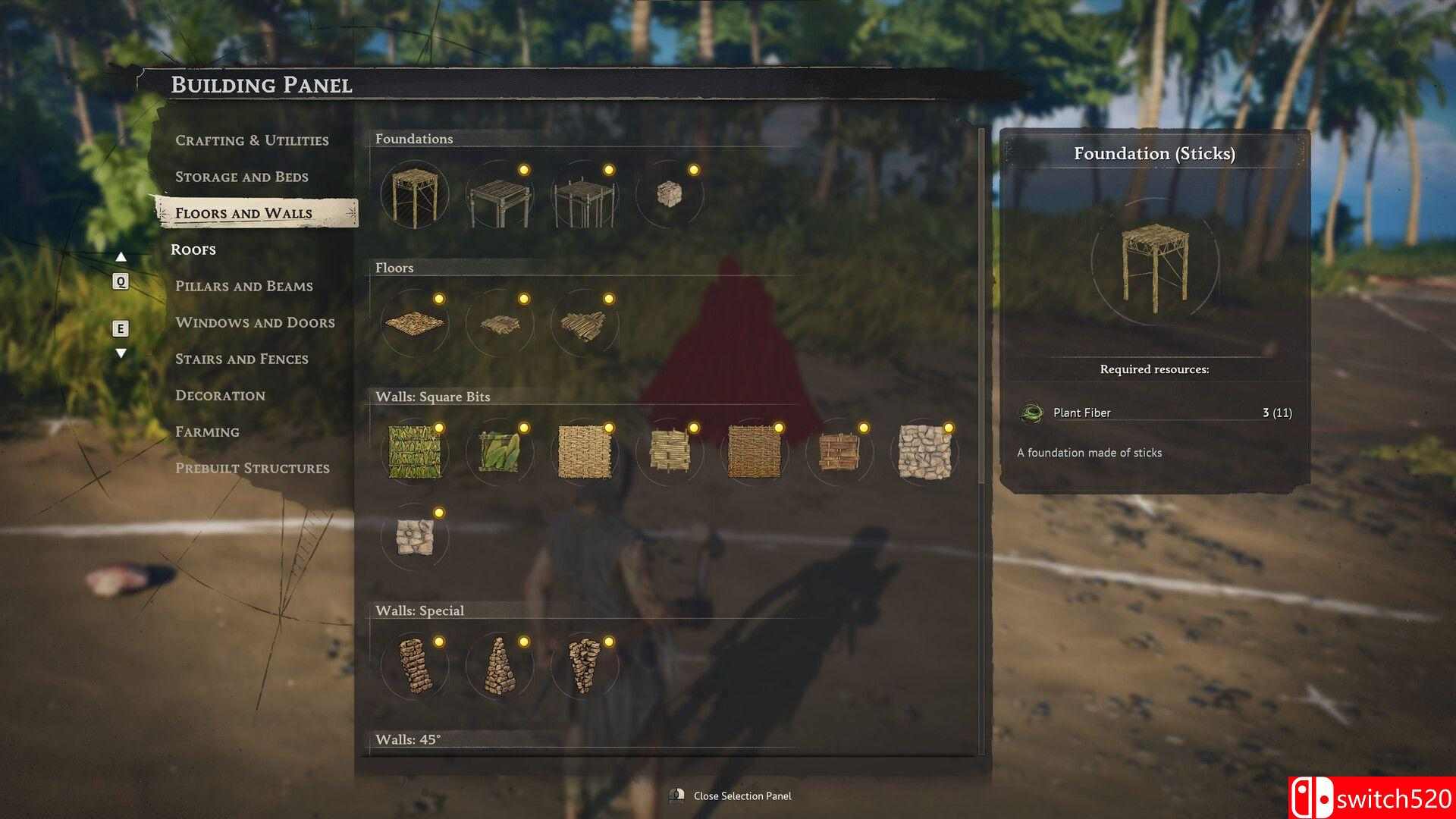Go to Windows and Doors category
The height and width of the screenshot is (819, 1456).
click(255, 322)
